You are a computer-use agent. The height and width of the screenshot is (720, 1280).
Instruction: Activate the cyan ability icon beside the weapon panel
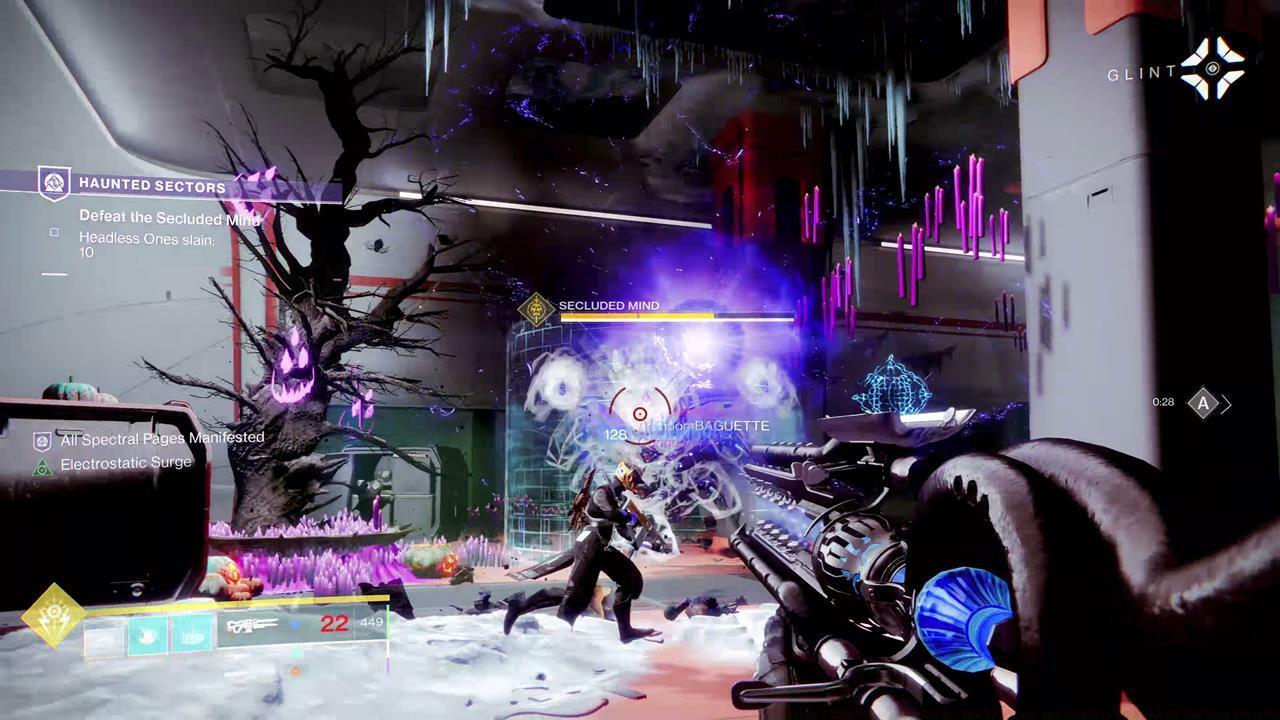(x=192, y=635)
